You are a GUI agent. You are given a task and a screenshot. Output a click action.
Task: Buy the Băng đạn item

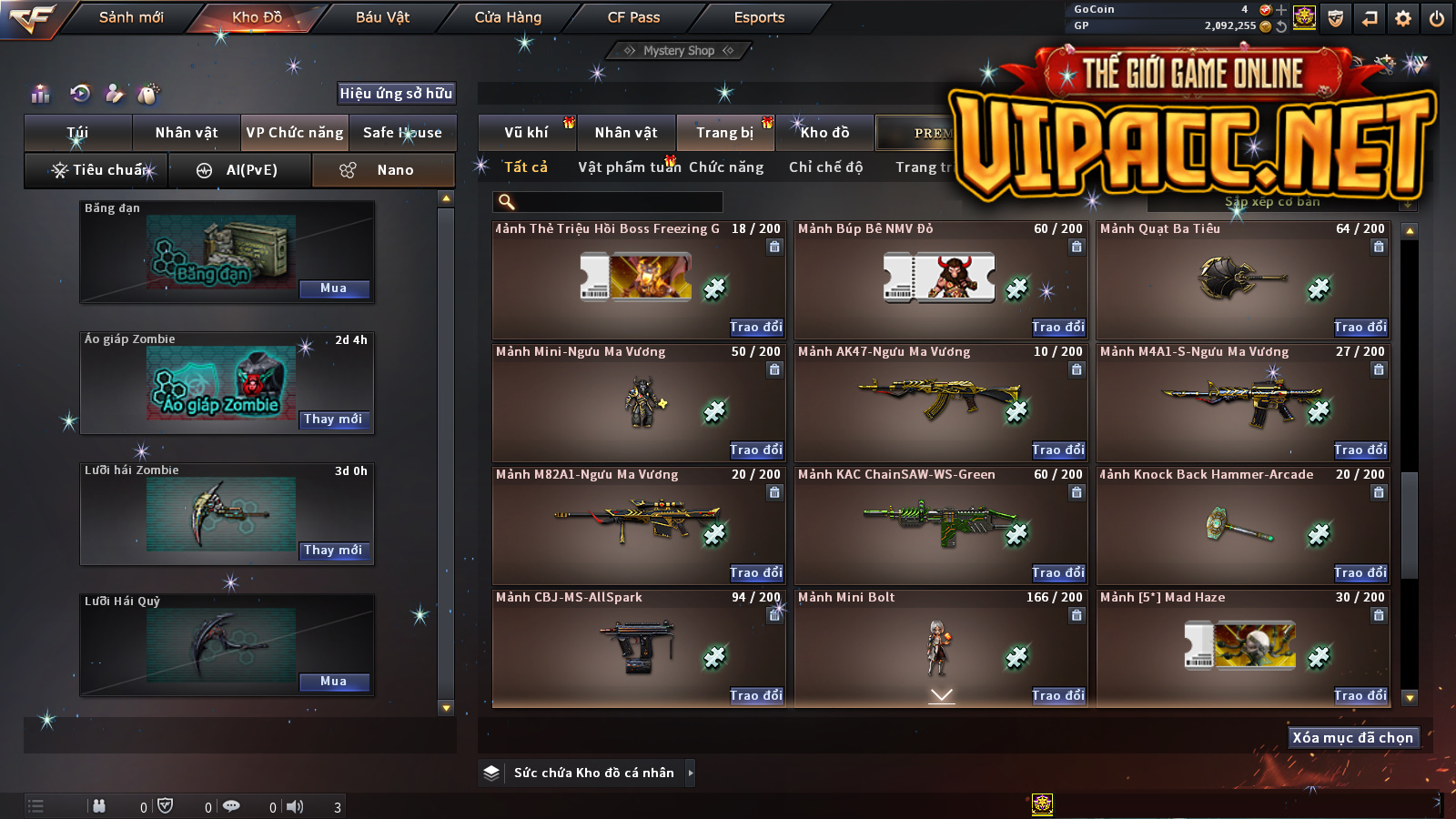click(x=334, y=288)
